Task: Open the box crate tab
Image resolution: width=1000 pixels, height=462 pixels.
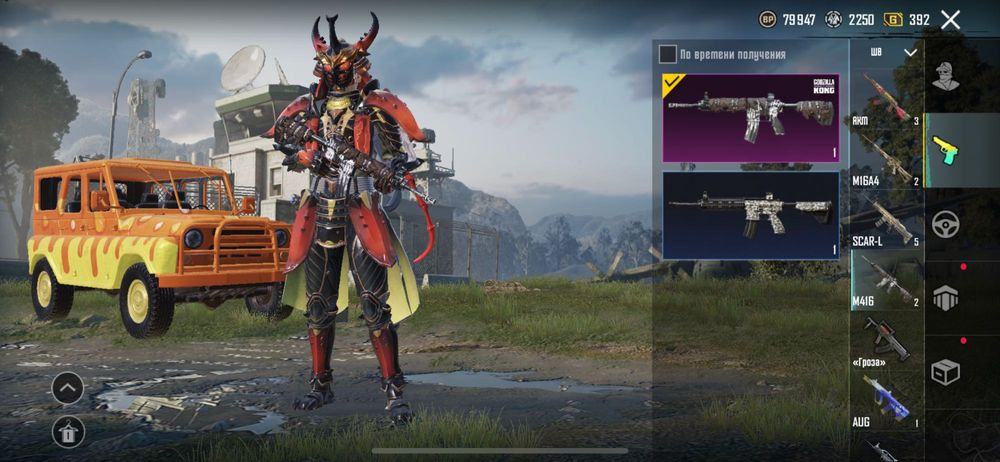Action: [x=945, y=371]
